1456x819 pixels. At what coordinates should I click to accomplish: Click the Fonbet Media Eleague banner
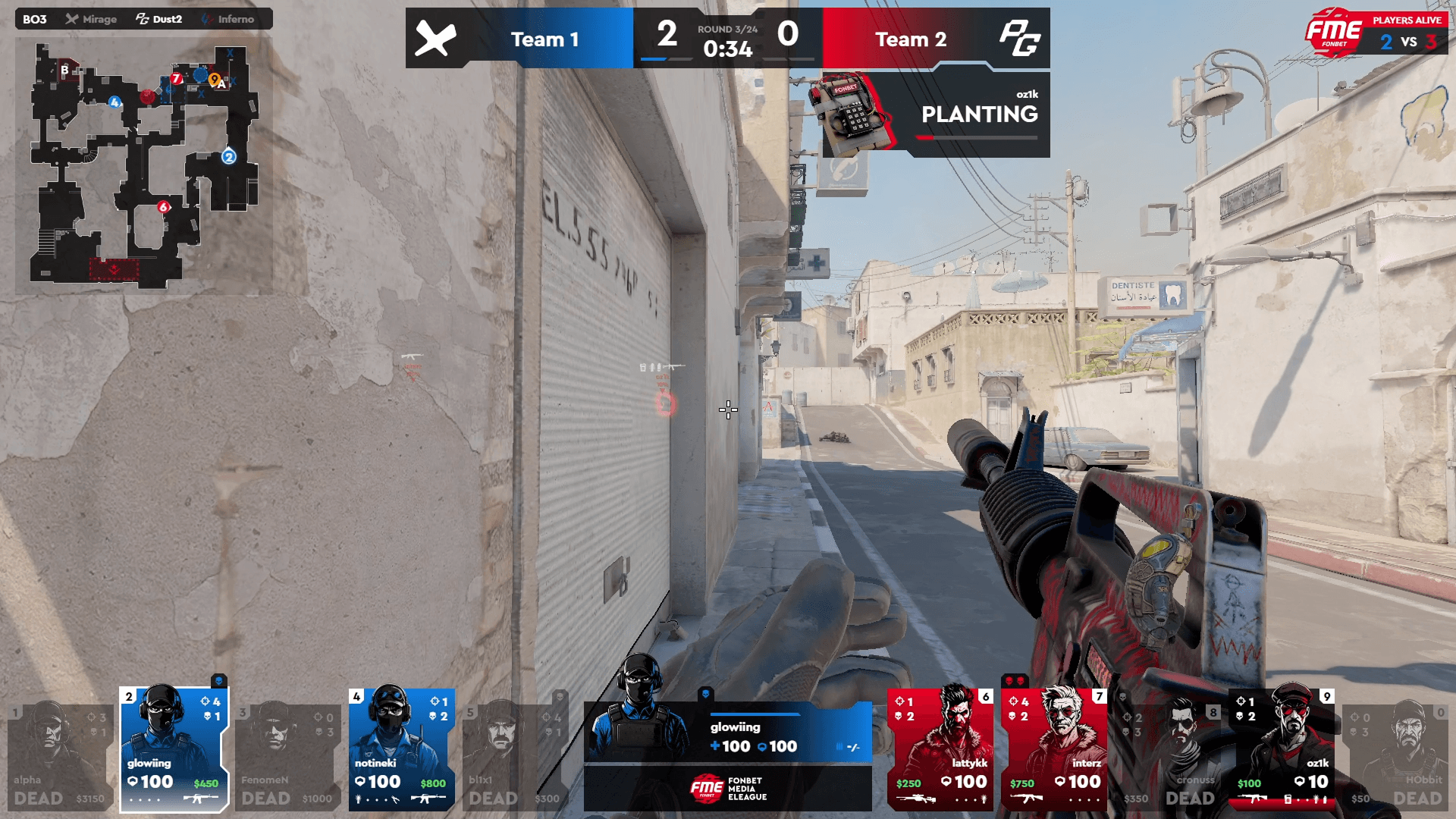click(728, 789)
